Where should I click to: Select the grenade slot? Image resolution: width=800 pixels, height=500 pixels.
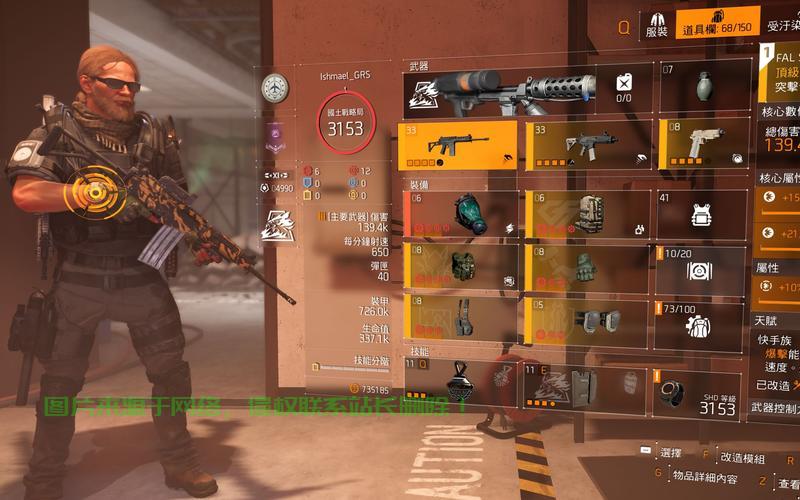(704, 88)
